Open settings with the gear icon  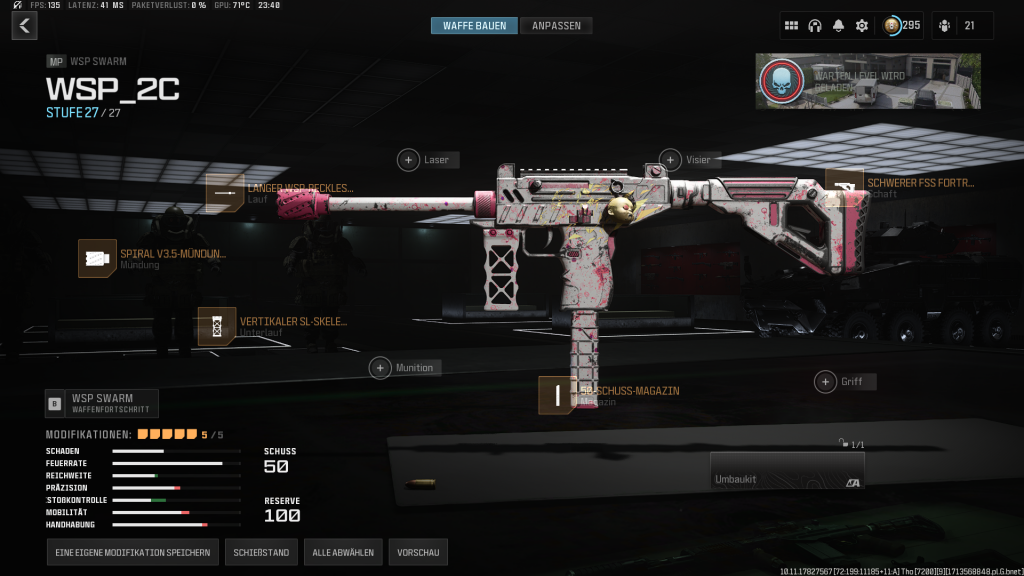(x=862, y=26)
